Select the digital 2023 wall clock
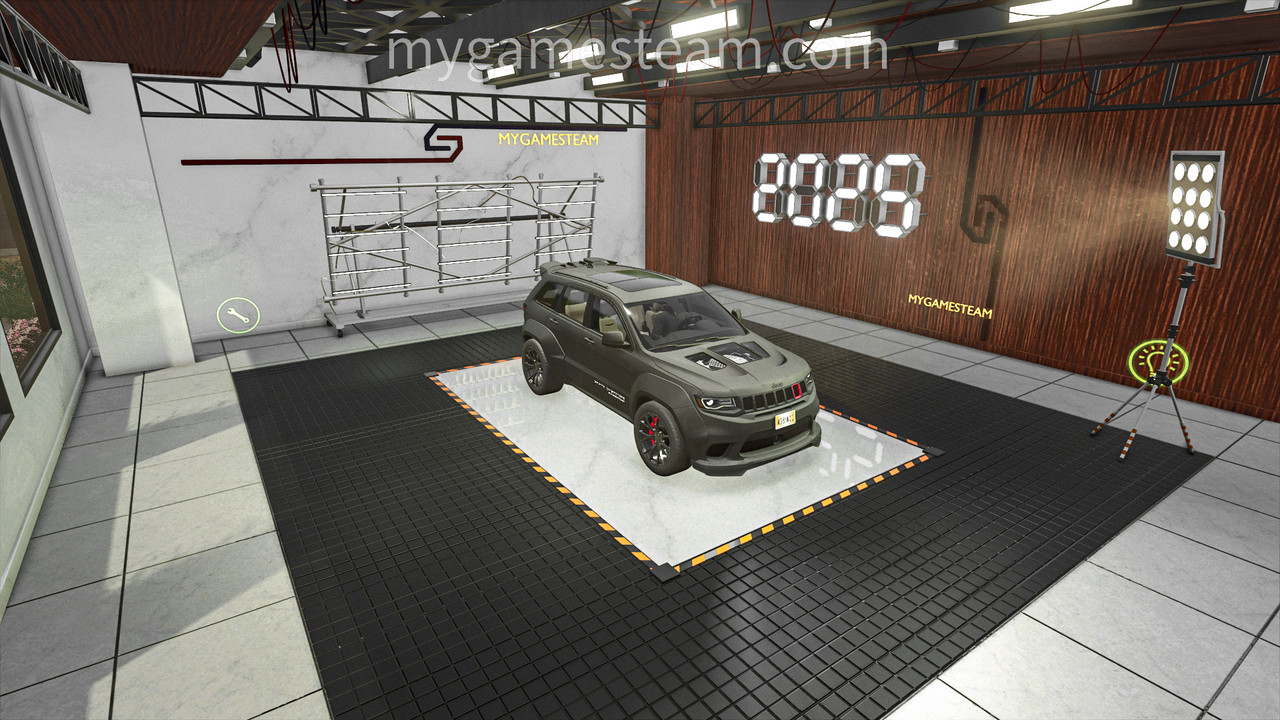The height and width of the screenshot is (720, 1280). (838, 190)
